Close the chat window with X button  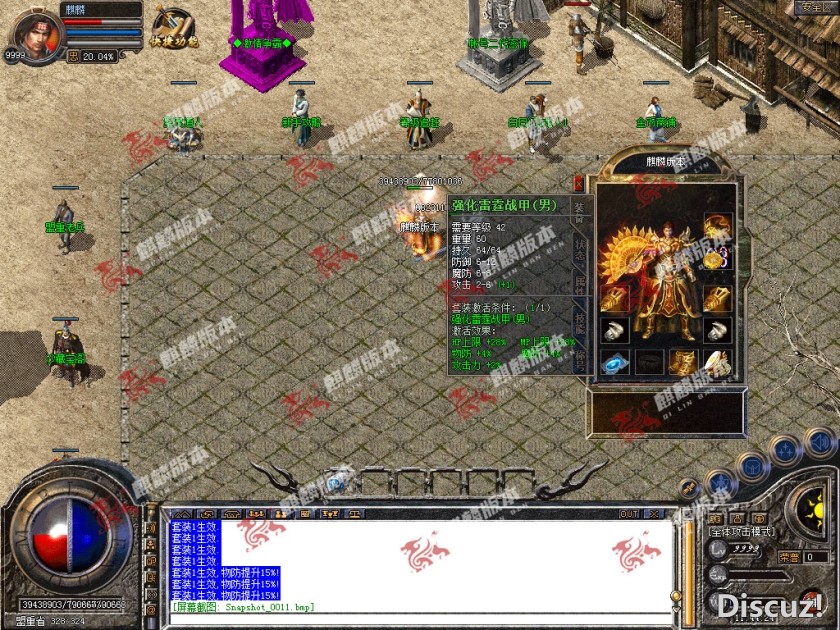(654, 514)
